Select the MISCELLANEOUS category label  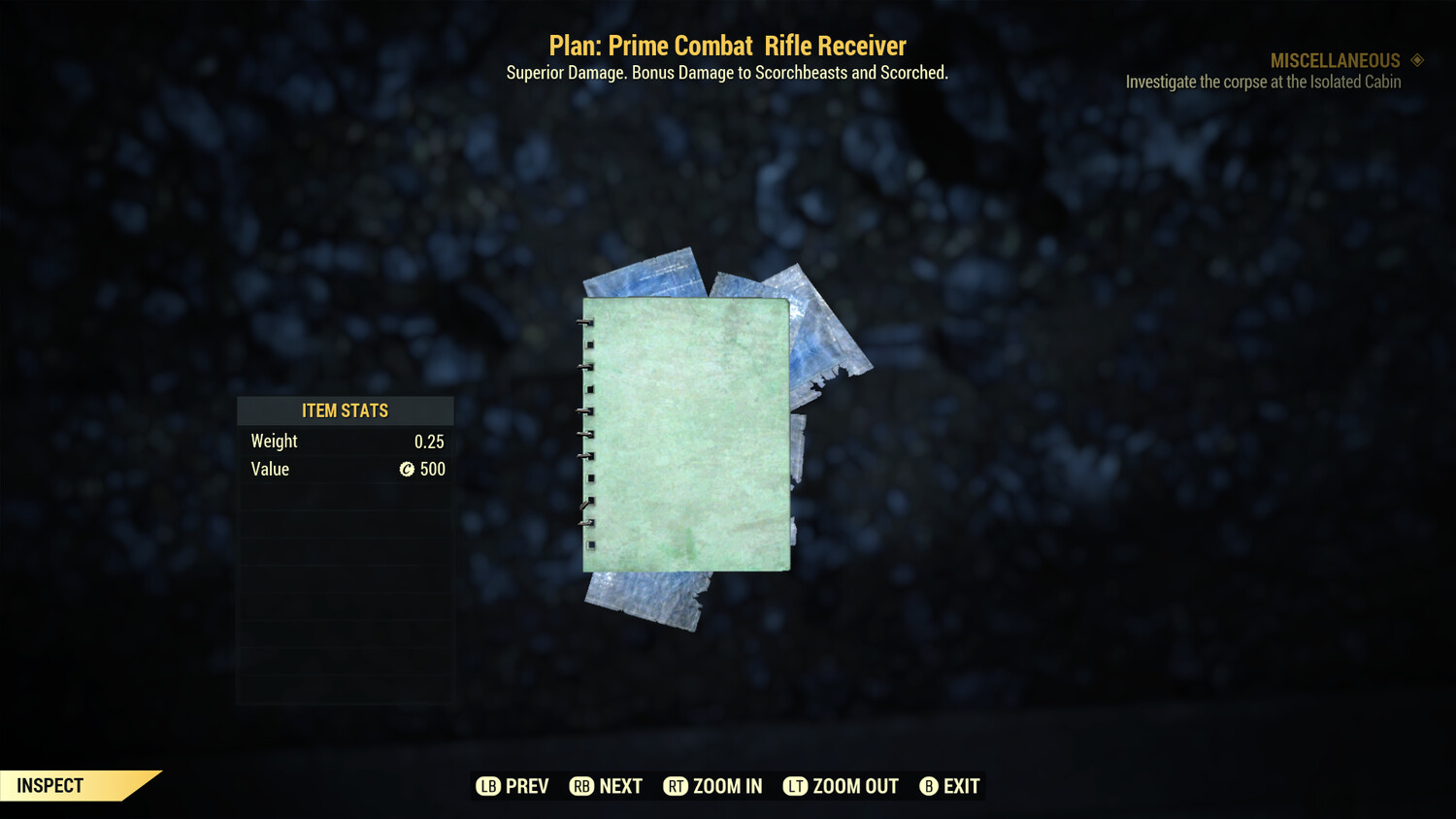tap(1335, 60)
